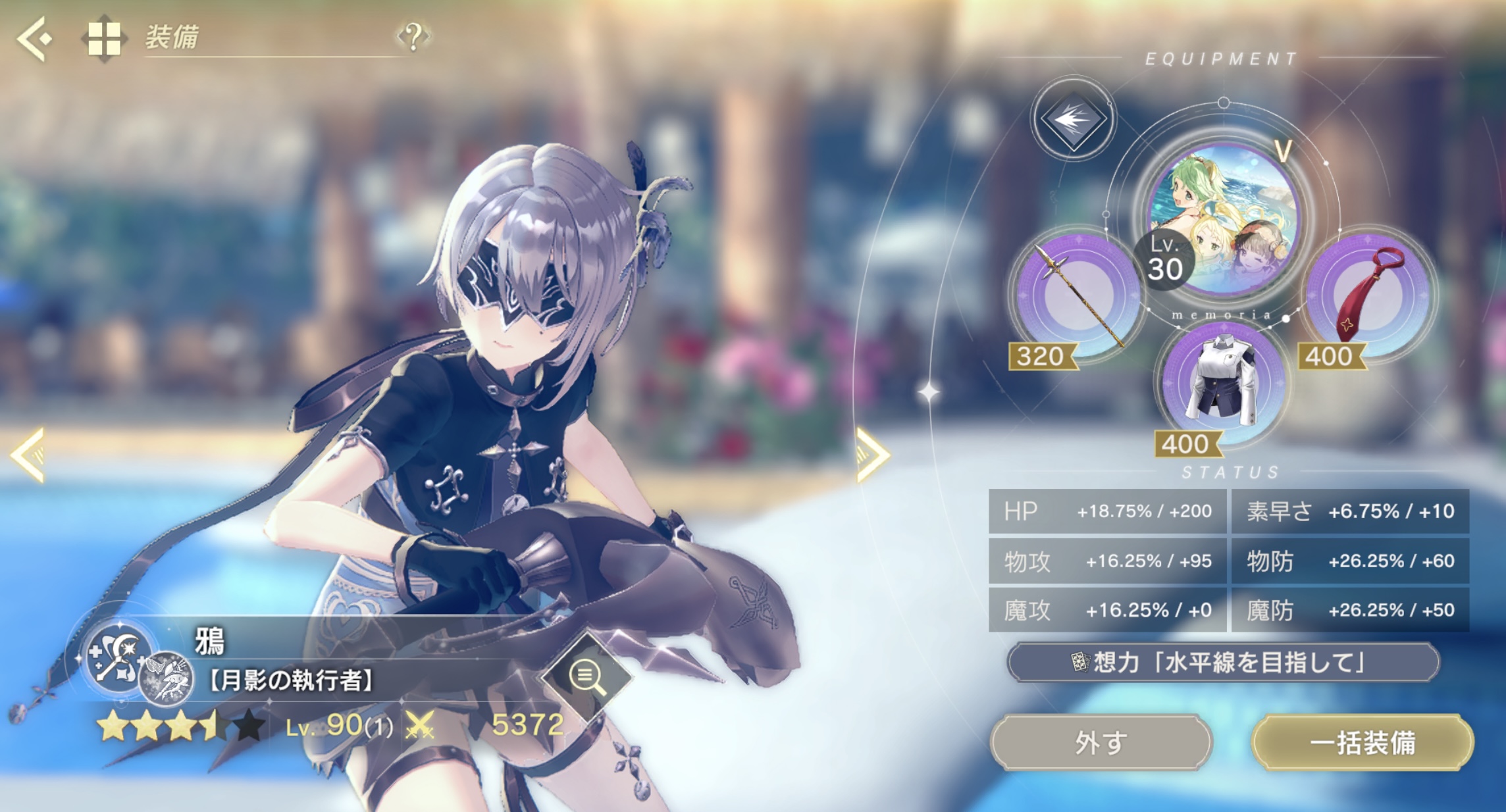Open the four-square menu icon
The image size is (1506, 812).
tap(105, 39)
